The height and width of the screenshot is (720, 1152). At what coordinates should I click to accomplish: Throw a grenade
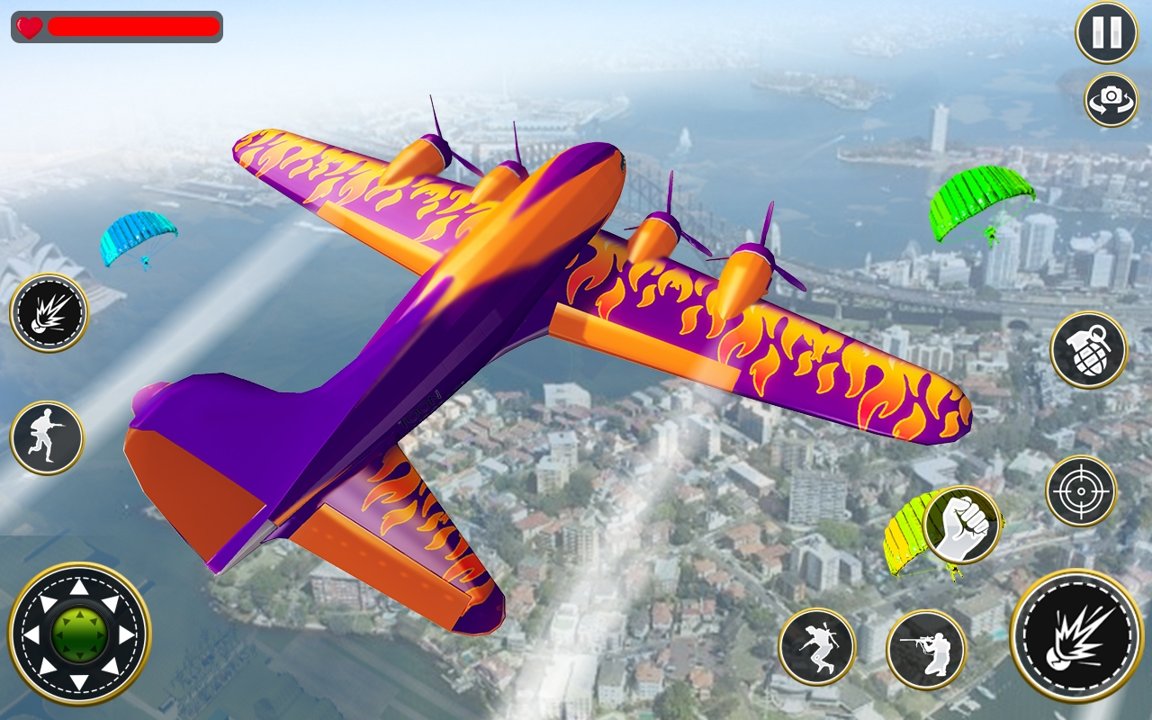point(1089,349)
